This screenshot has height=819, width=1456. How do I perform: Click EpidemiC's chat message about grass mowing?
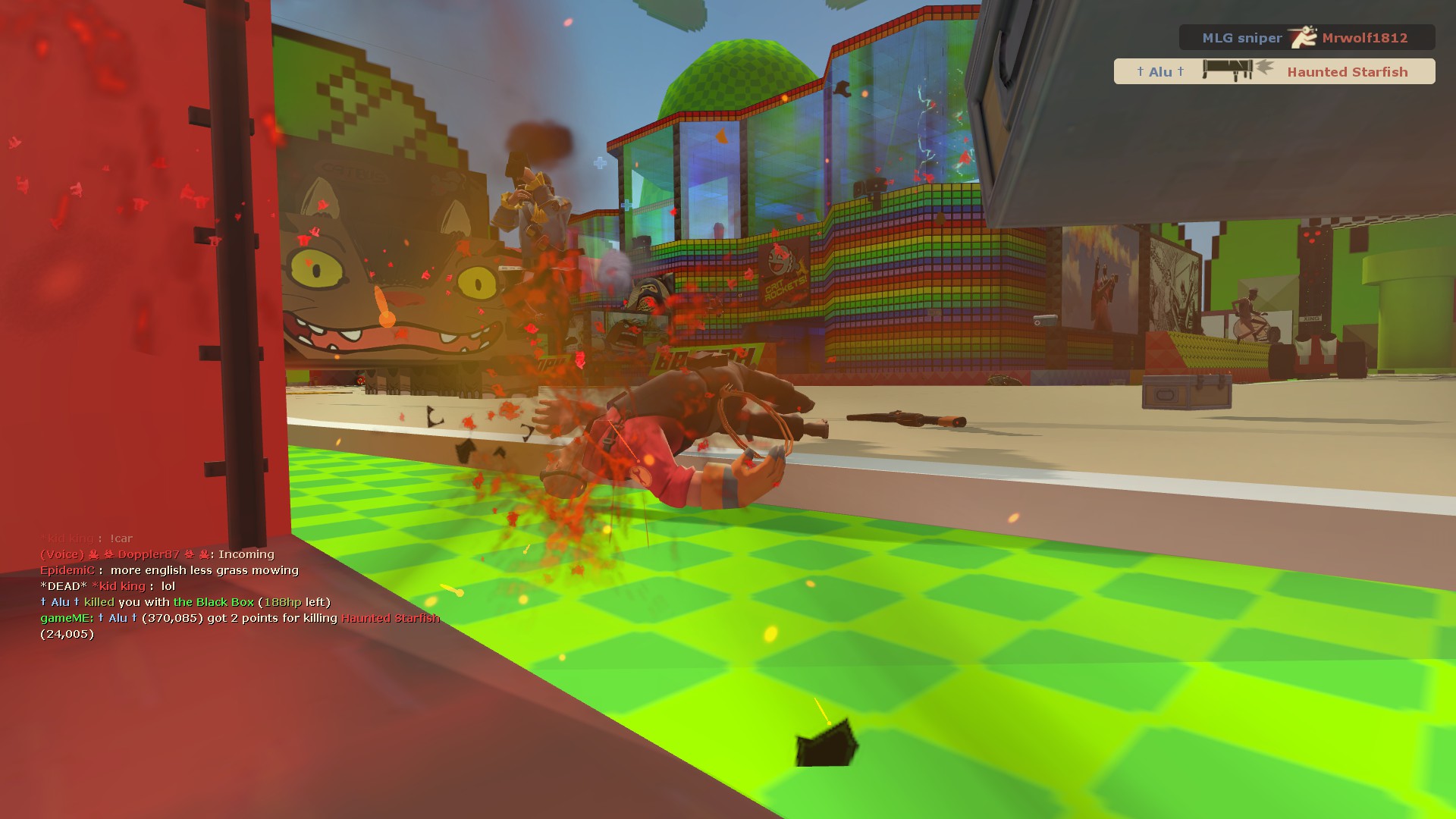169,570
